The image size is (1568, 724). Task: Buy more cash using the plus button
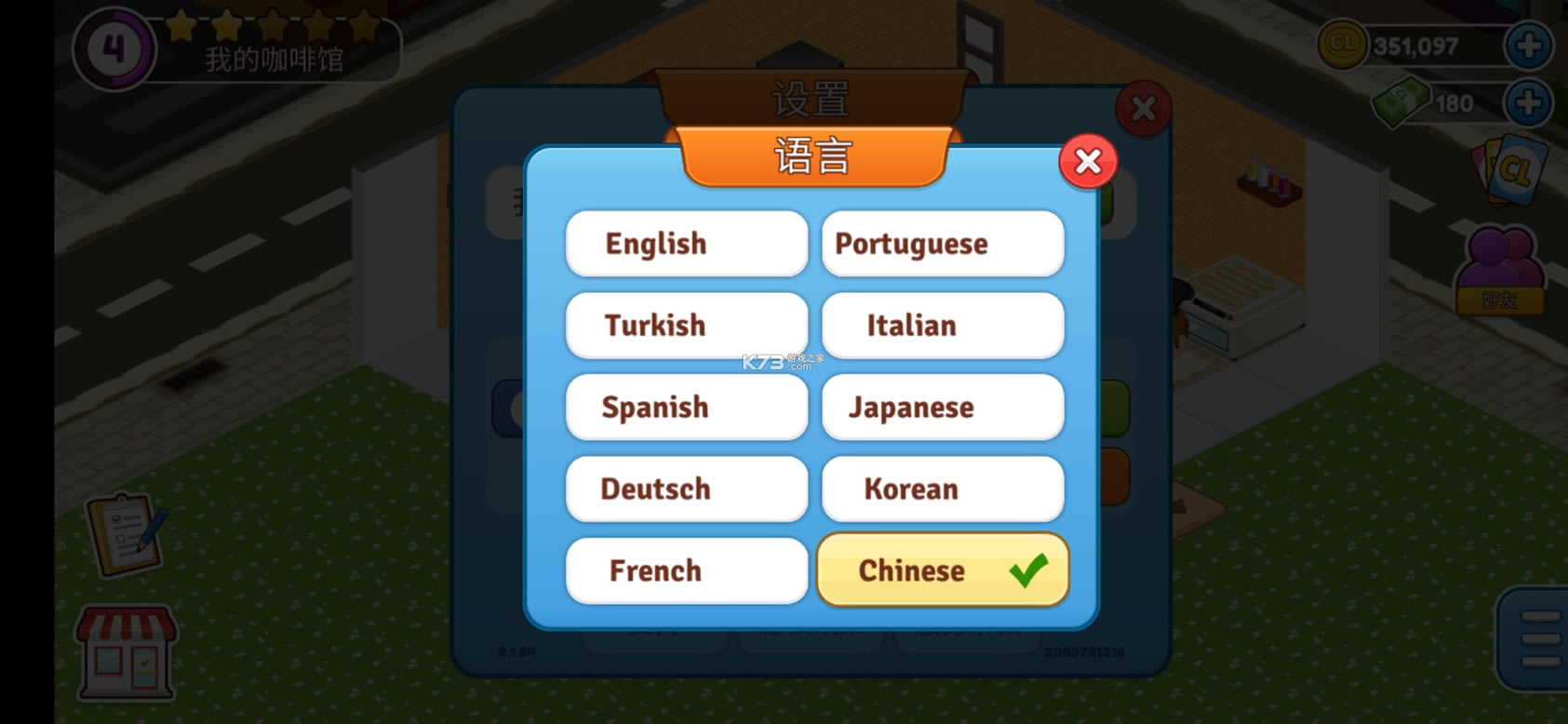click(1528, 102)
